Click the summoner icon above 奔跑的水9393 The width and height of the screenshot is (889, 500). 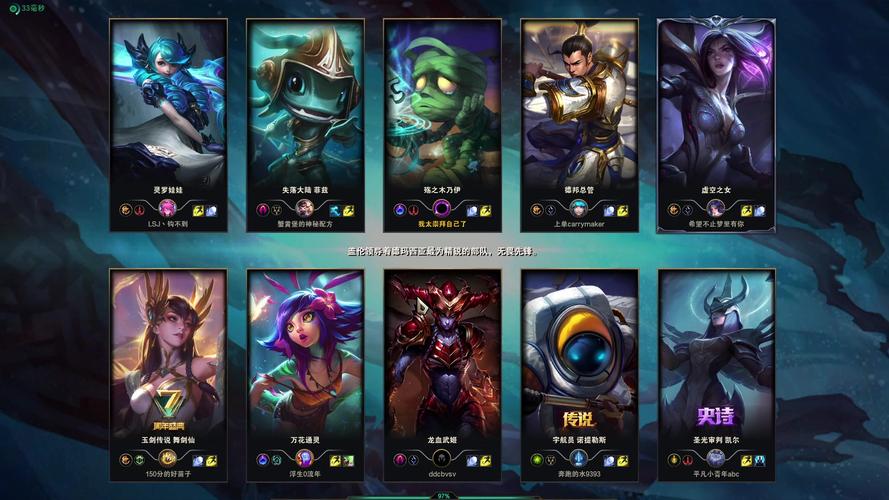(579, 459)
